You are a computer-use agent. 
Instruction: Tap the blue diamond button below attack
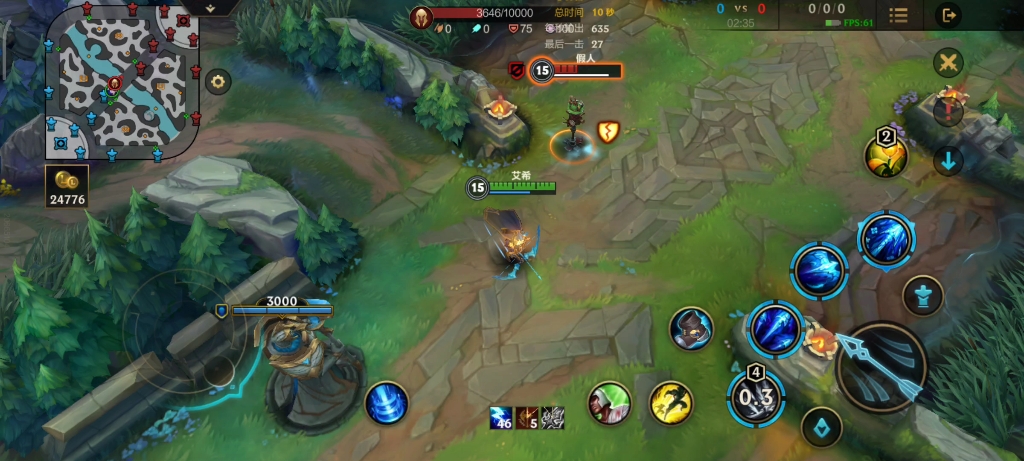point(821,427)
